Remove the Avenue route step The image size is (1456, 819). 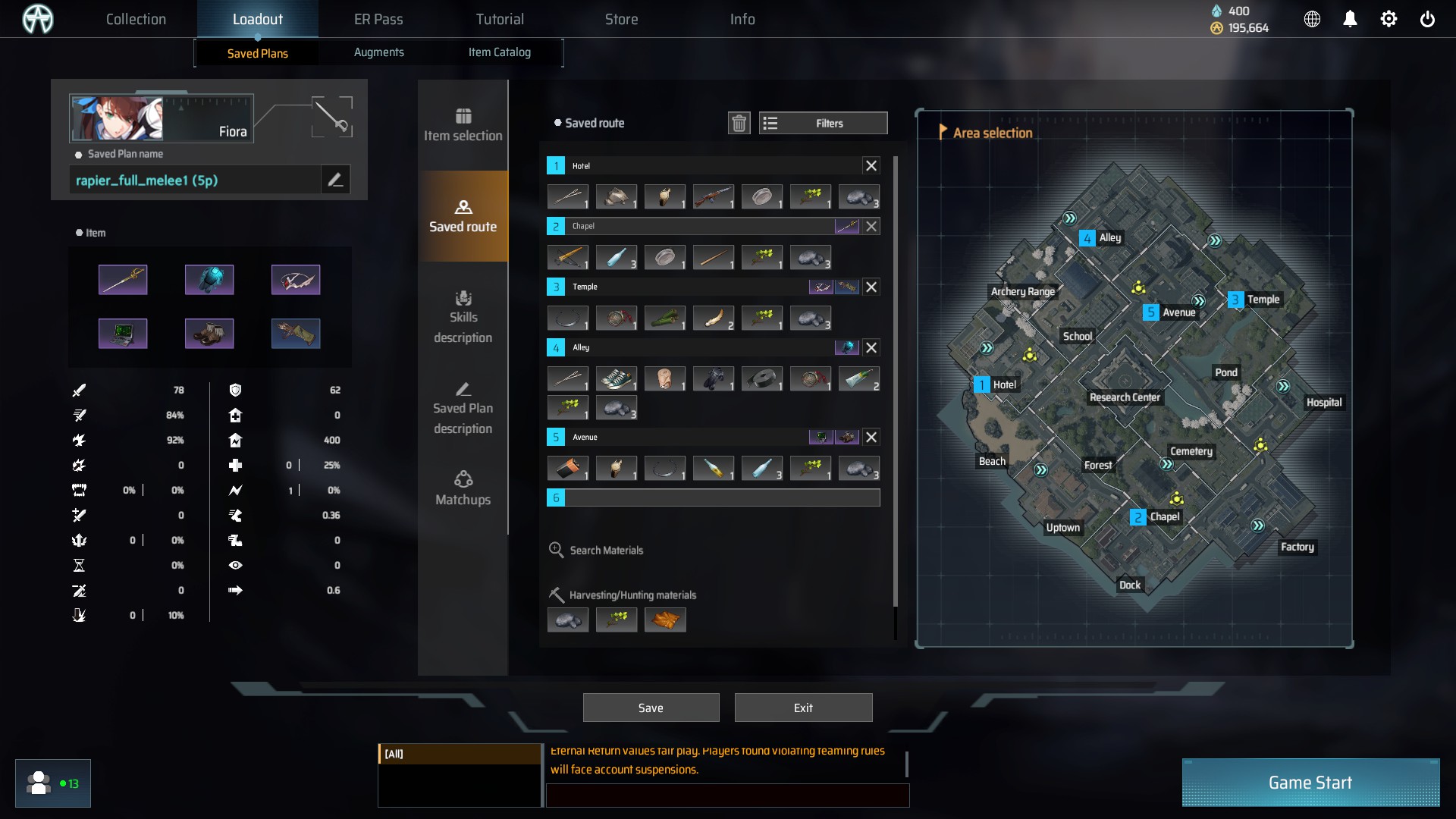871,437
